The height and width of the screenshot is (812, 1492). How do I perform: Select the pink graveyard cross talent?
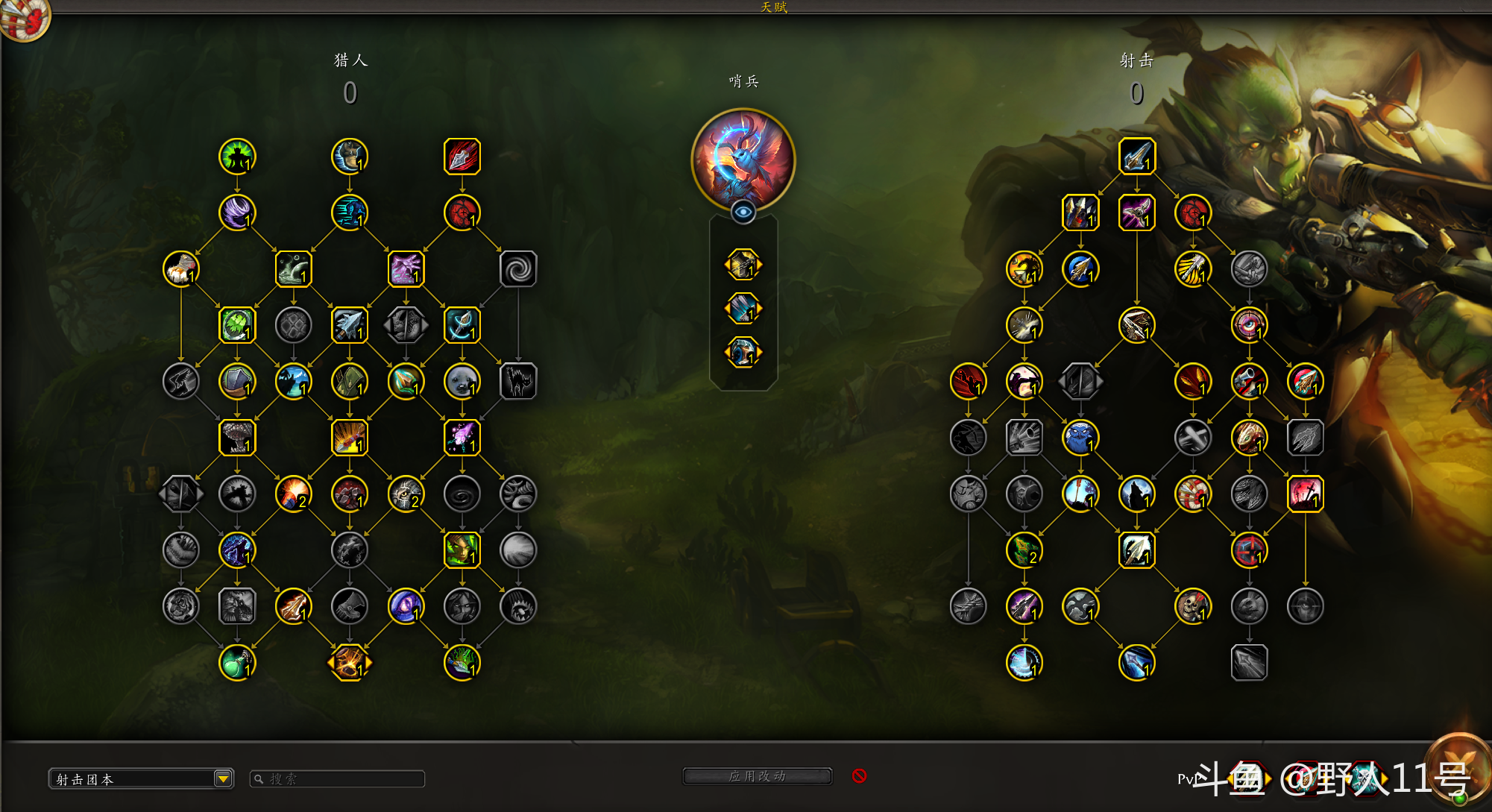coord(1305,494)
